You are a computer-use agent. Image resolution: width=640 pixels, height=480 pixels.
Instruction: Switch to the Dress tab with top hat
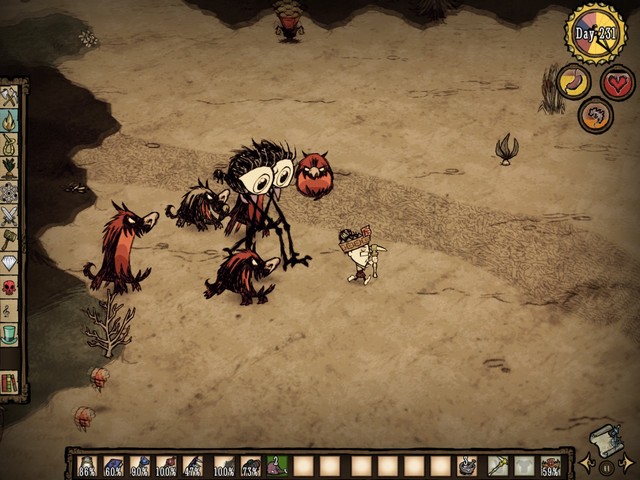10,334
